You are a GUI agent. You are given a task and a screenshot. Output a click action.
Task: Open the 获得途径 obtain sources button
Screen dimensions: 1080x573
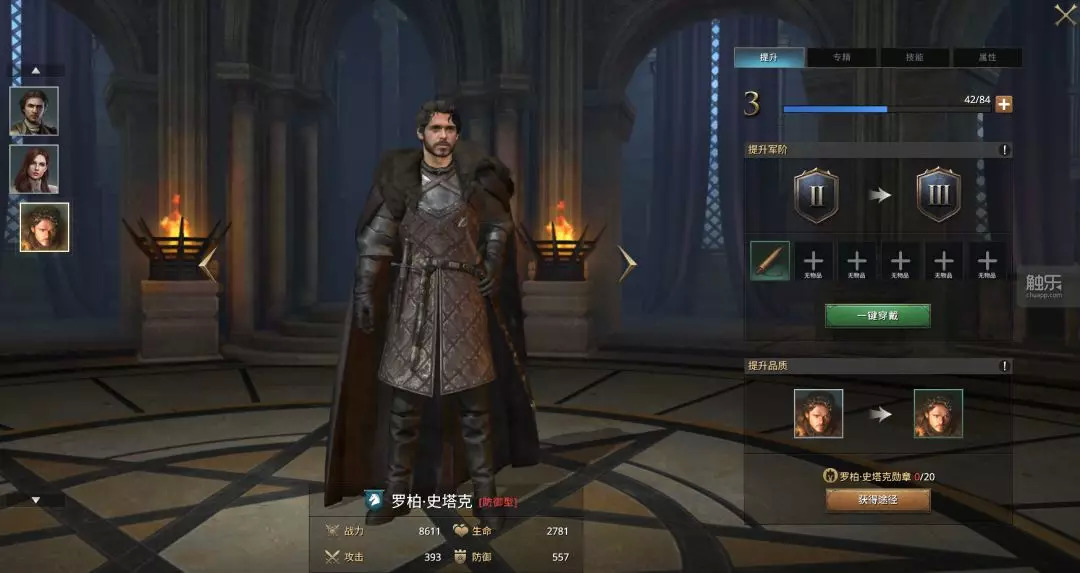point(877,500)
